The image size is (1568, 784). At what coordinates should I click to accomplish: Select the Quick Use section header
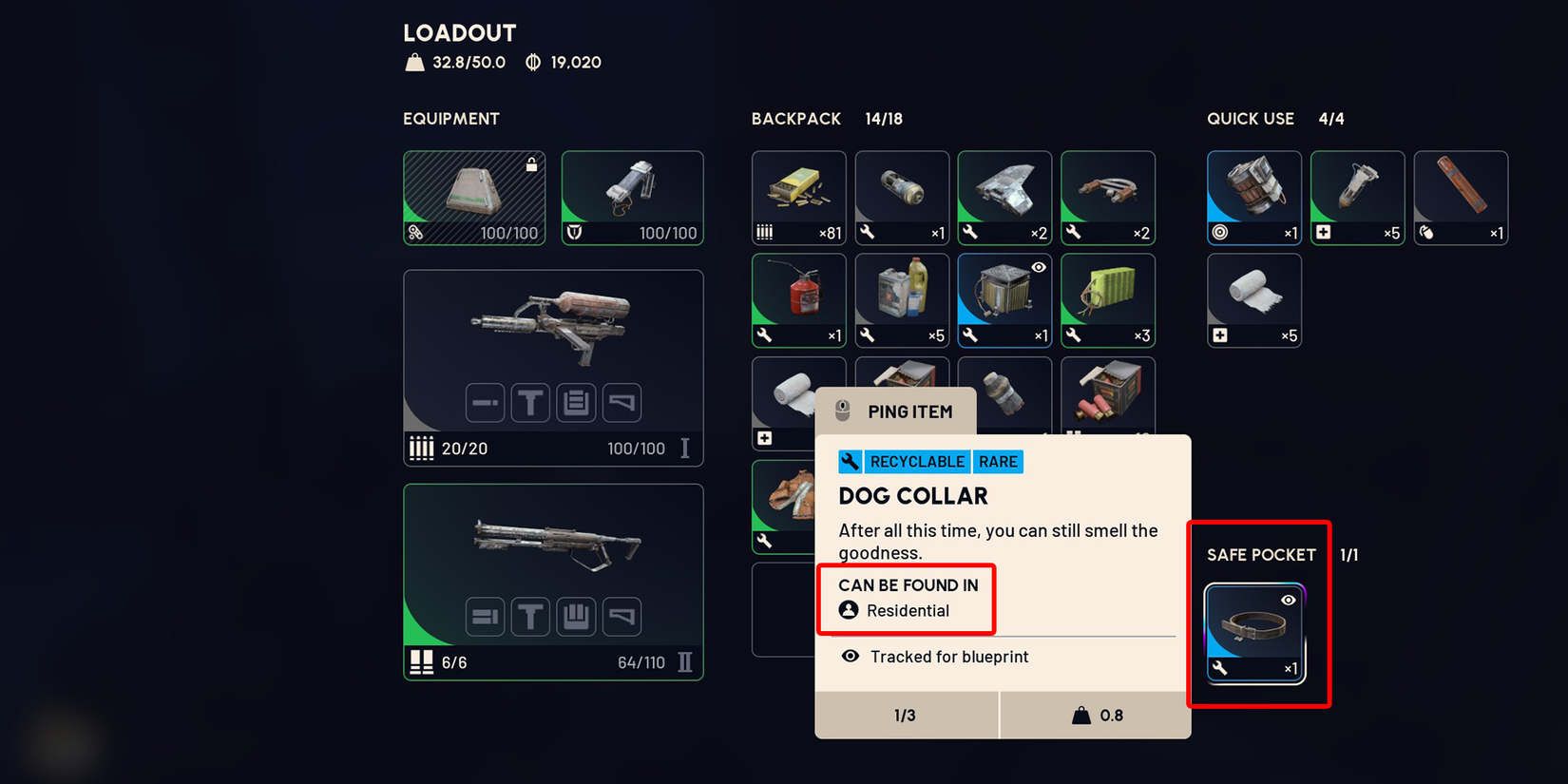pos(1251,119)
